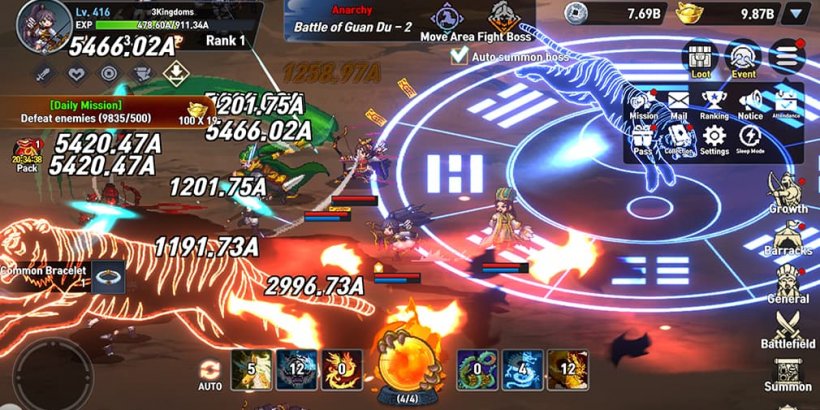Activate Sleep Mode
The width and height of the screenshot is (820, 410).
[750, 140]
